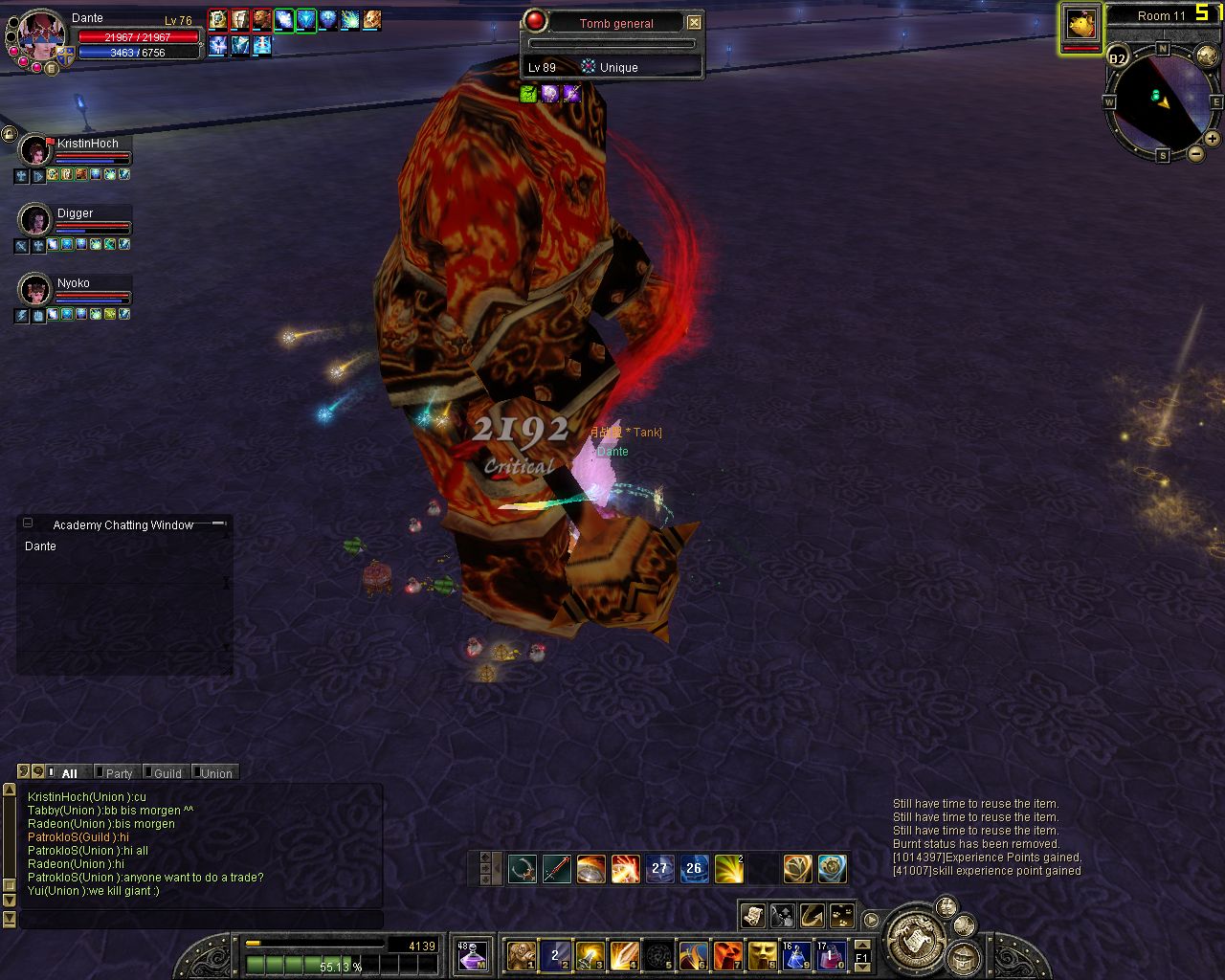Click the chat message input field
The height and width of the screenshot is (980, 1225).
201,919
